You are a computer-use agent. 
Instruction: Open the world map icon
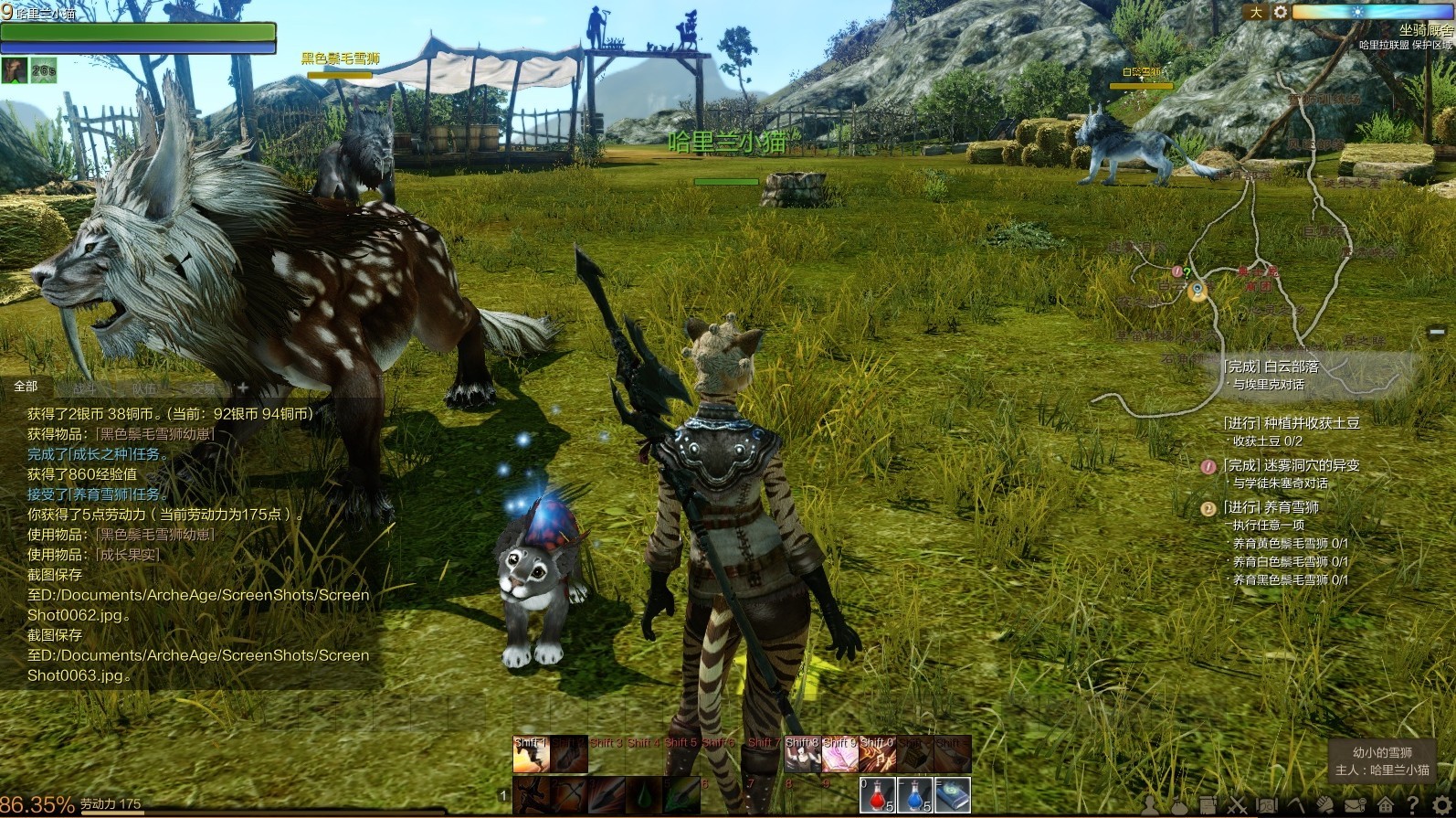click(1266, 806)
